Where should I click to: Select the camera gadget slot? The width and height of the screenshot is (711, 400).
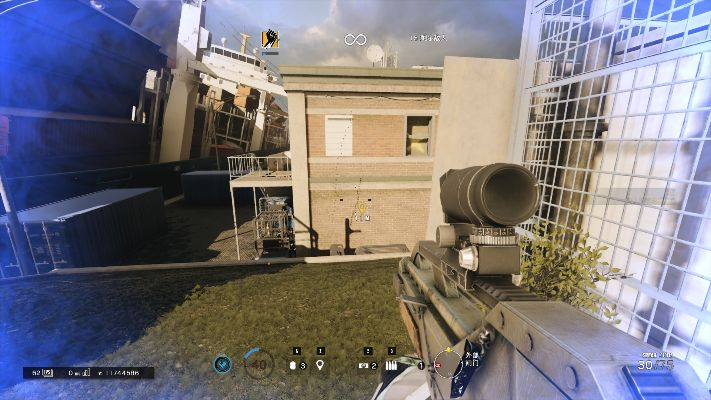coord(364,366)
